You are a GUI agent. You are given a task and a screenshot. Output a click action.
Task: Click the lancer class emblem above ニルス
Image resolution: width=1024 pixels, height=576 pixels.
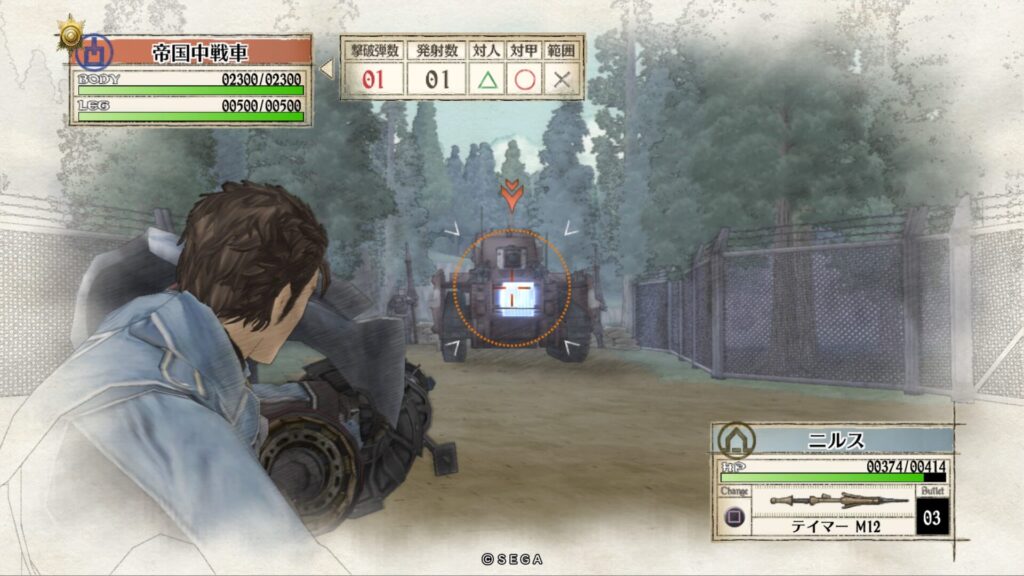(736, 439)
